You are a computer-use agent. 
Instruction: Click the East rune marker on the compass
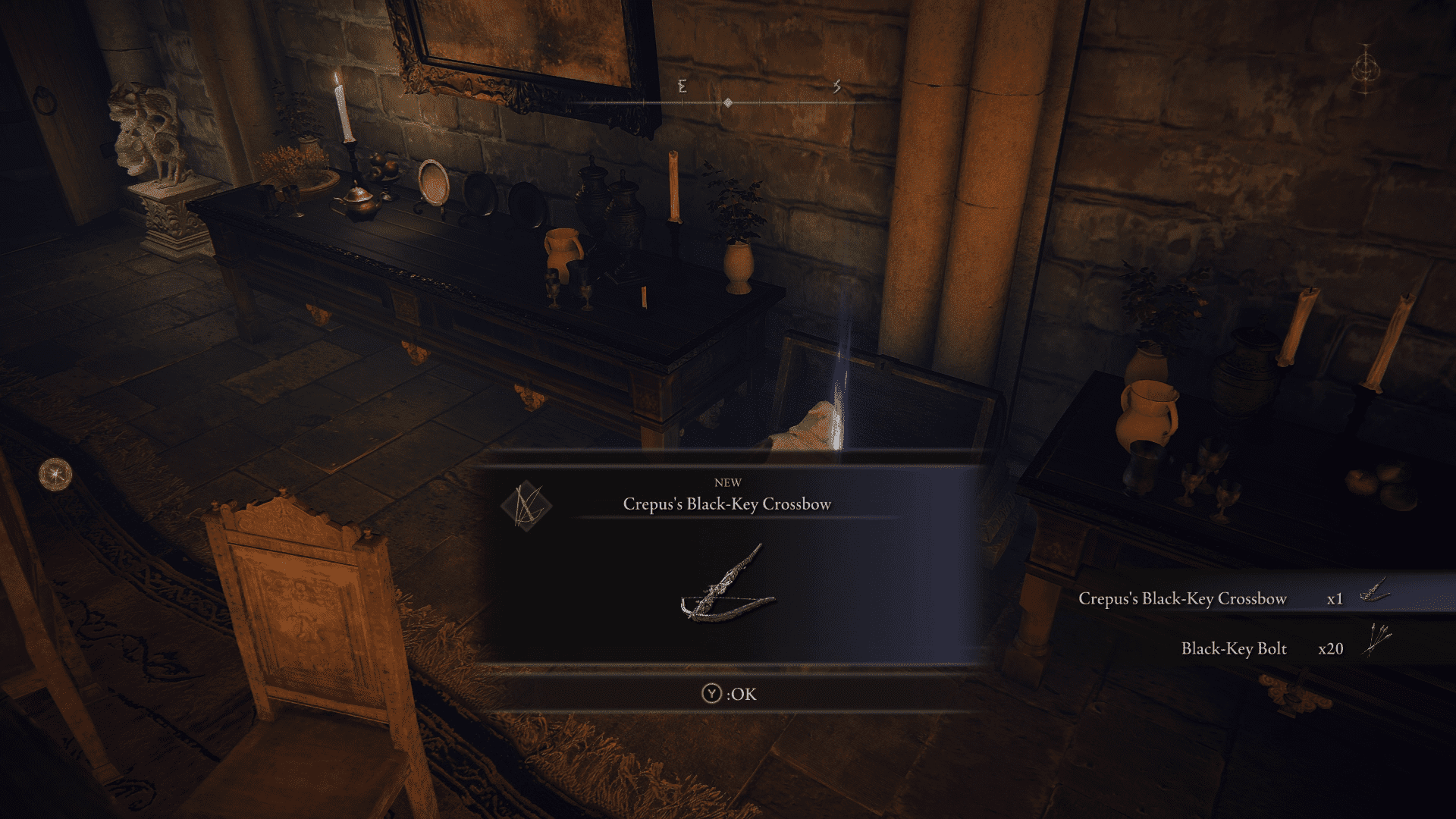pyautogui.click(x=681, y=87)
